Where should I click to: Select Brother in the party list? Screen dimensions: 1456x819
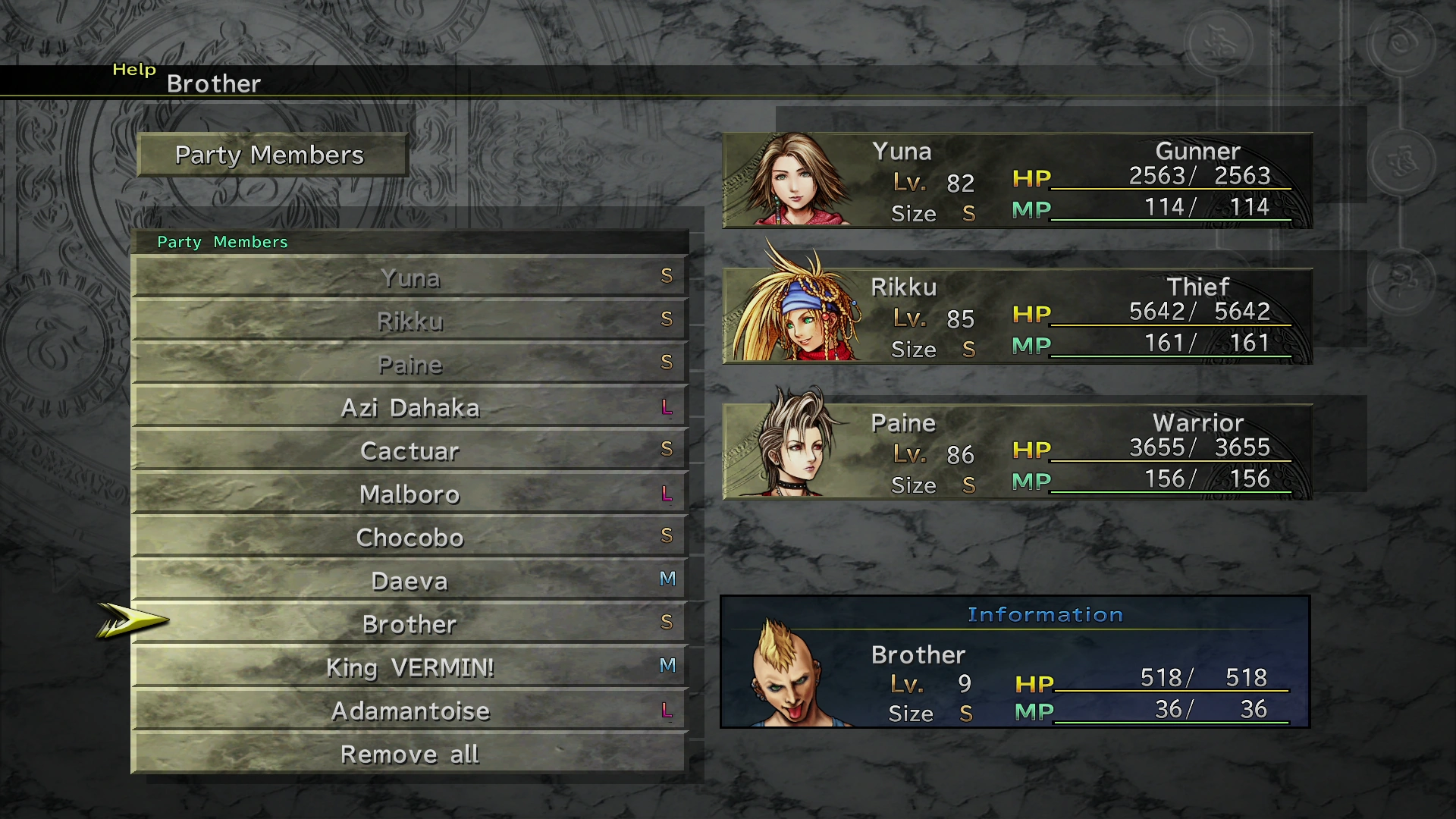[409, 623]
